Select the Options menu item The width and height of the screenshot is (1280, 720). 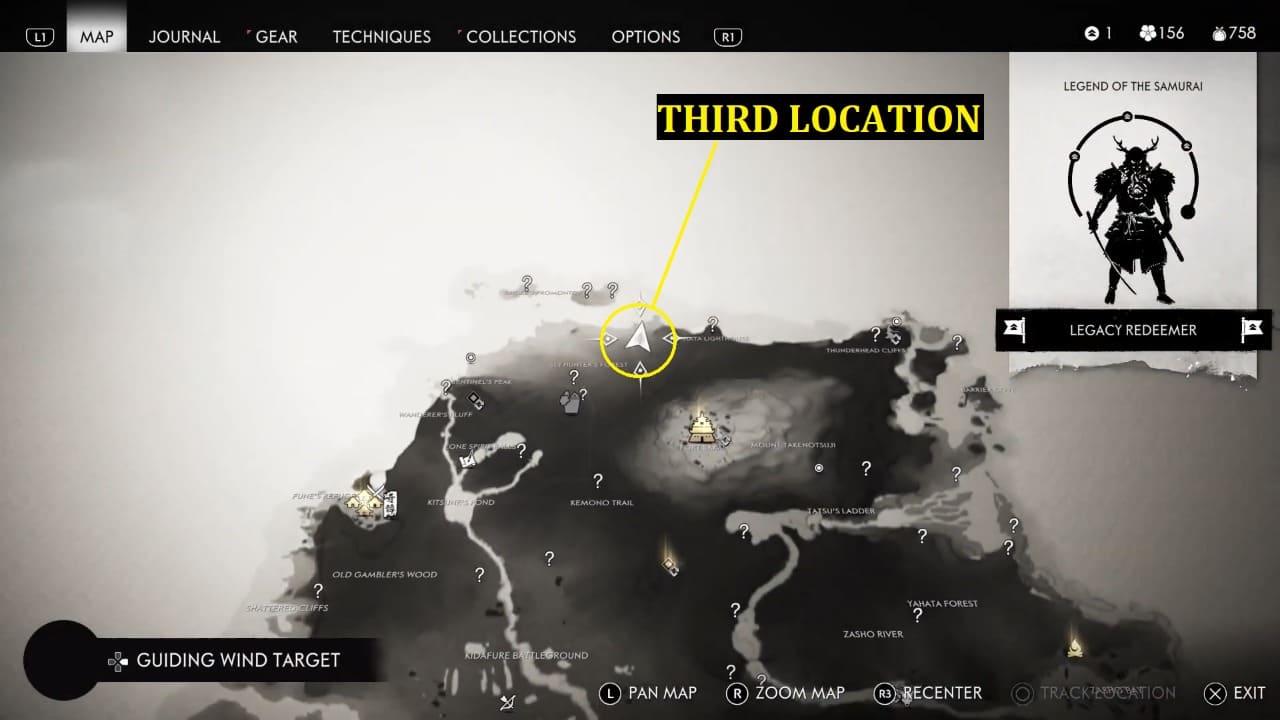[x=645, y=36]
